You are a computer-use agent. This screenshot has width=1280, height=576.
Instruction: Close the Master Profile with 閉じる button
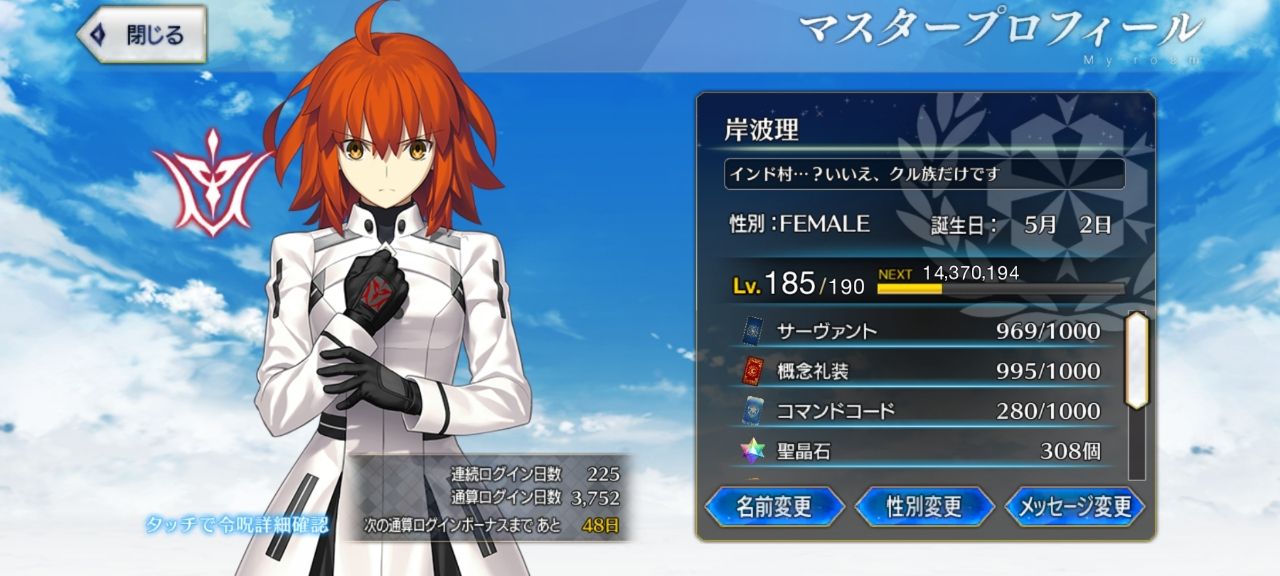click(141, 35)
